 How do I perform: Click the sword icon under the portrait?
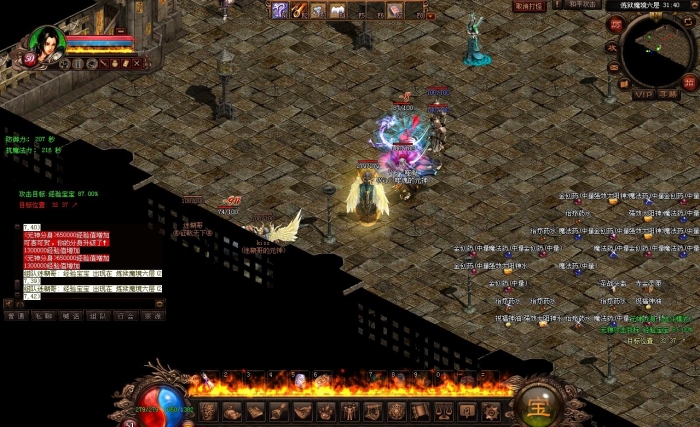click(x=103, y=63)
